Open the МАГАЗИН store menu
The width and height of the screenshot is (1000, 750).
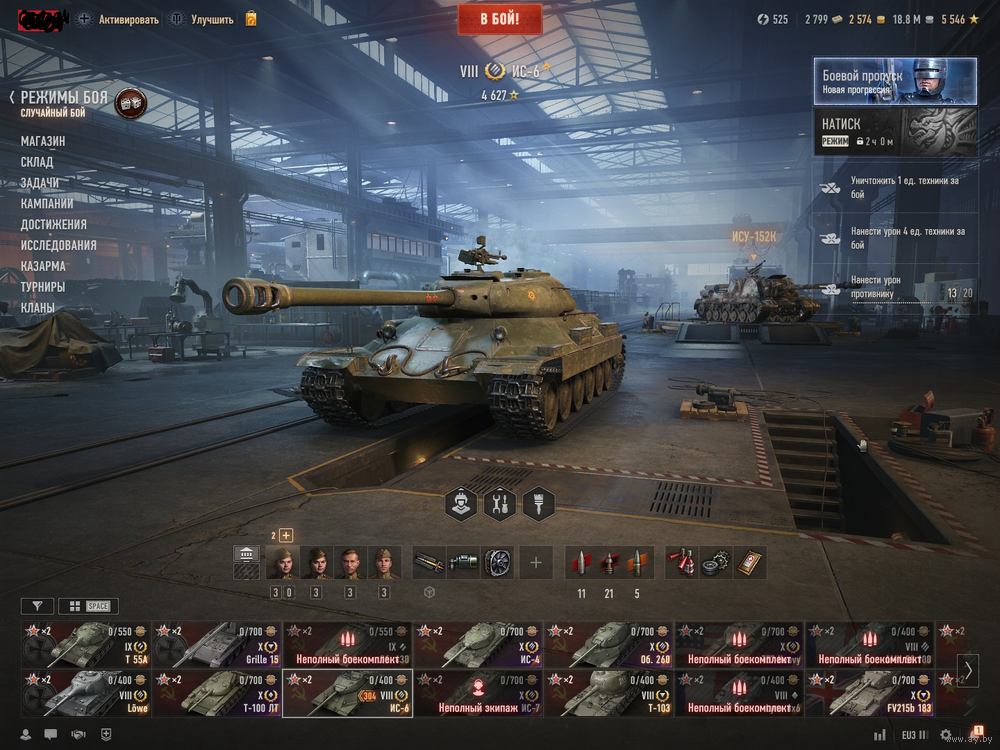43,141
